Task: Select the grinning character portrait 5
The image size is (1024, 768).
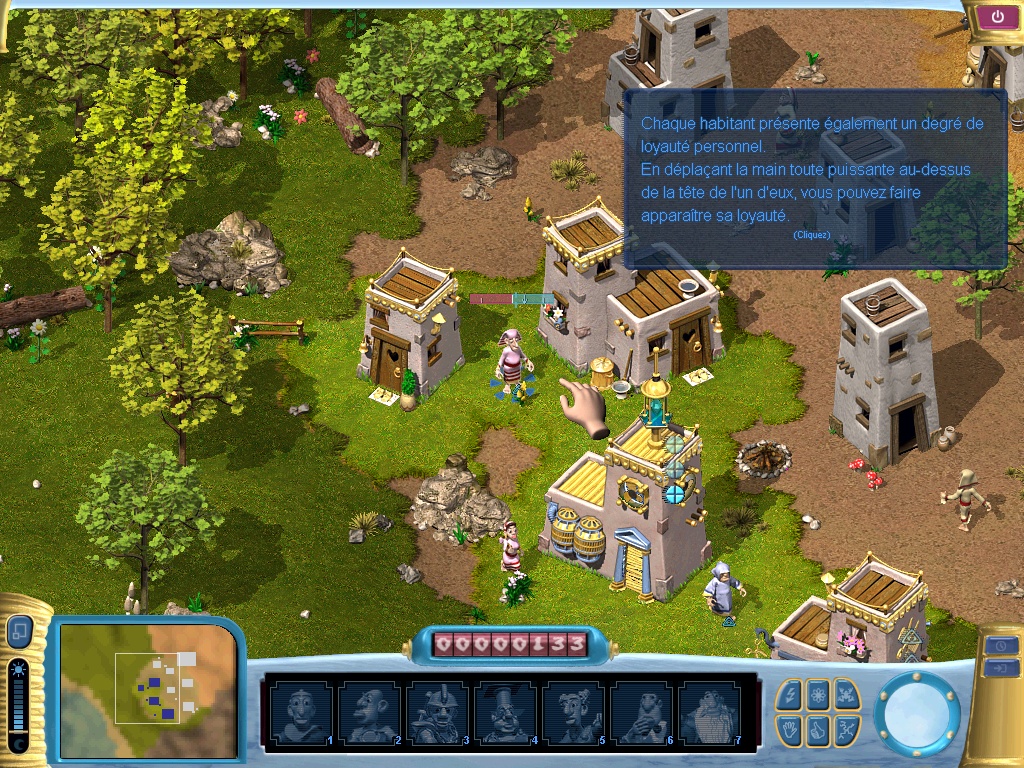Action: tap(573, 712)
